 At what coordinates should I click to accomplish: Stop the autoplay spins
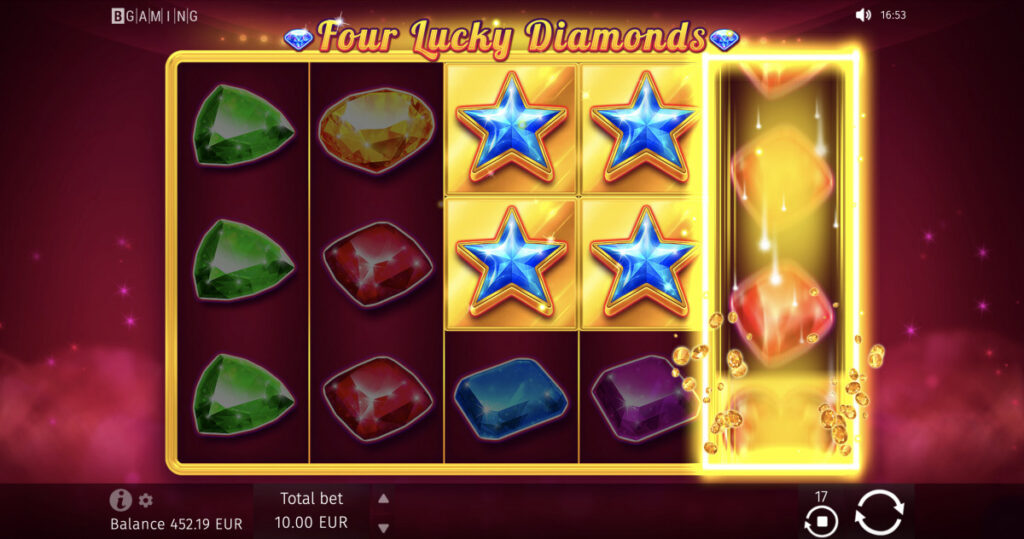[821, 520]
